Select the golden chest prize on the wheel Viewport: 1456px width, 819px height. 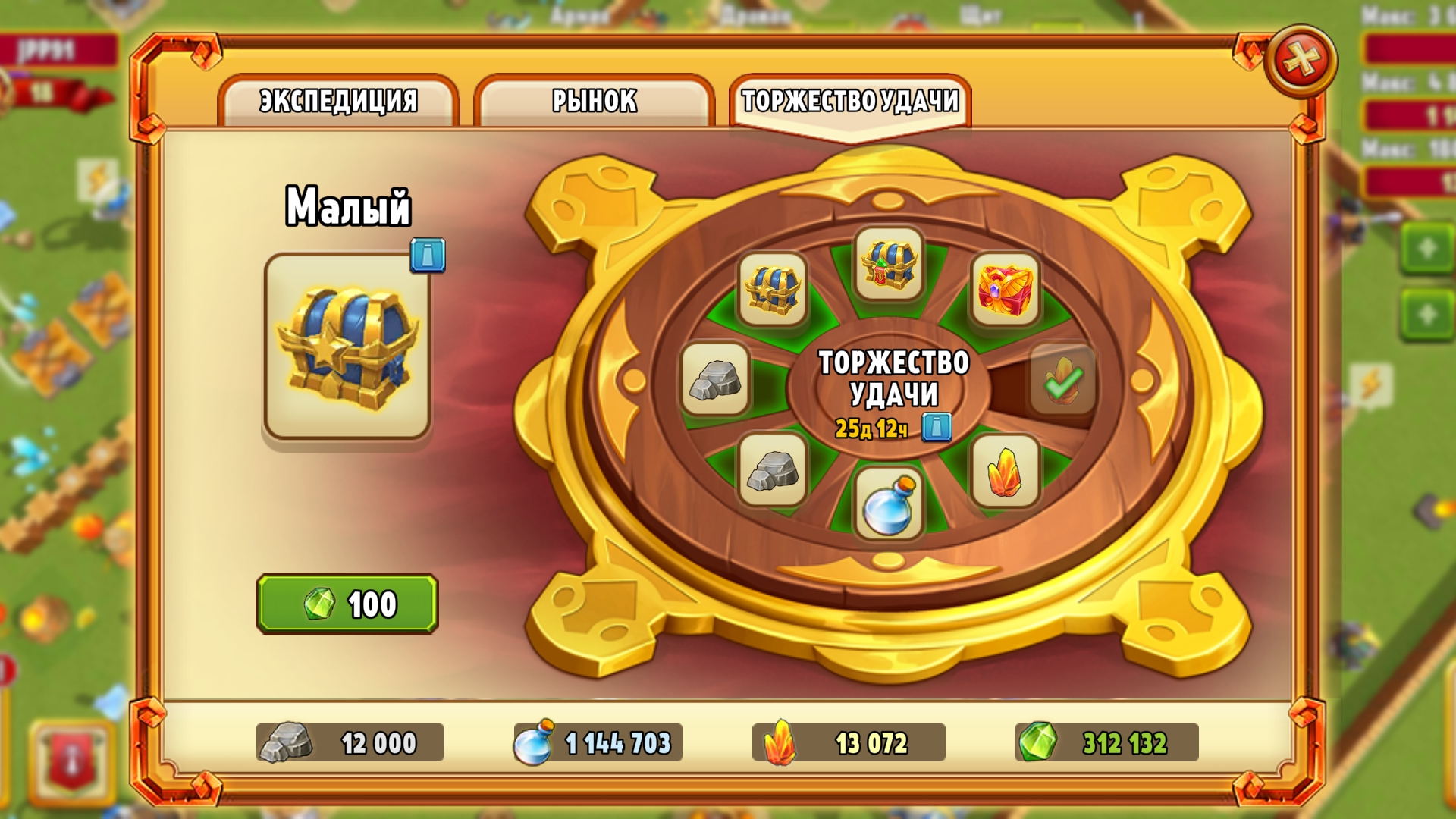[x=771, y=290]
